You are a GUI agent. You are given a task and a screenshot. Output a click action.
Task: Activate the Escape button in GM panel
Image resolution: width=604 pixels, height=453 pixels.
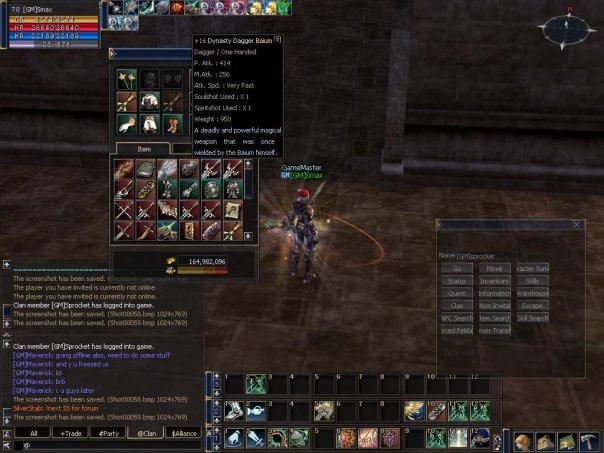(x=532, y=306)
